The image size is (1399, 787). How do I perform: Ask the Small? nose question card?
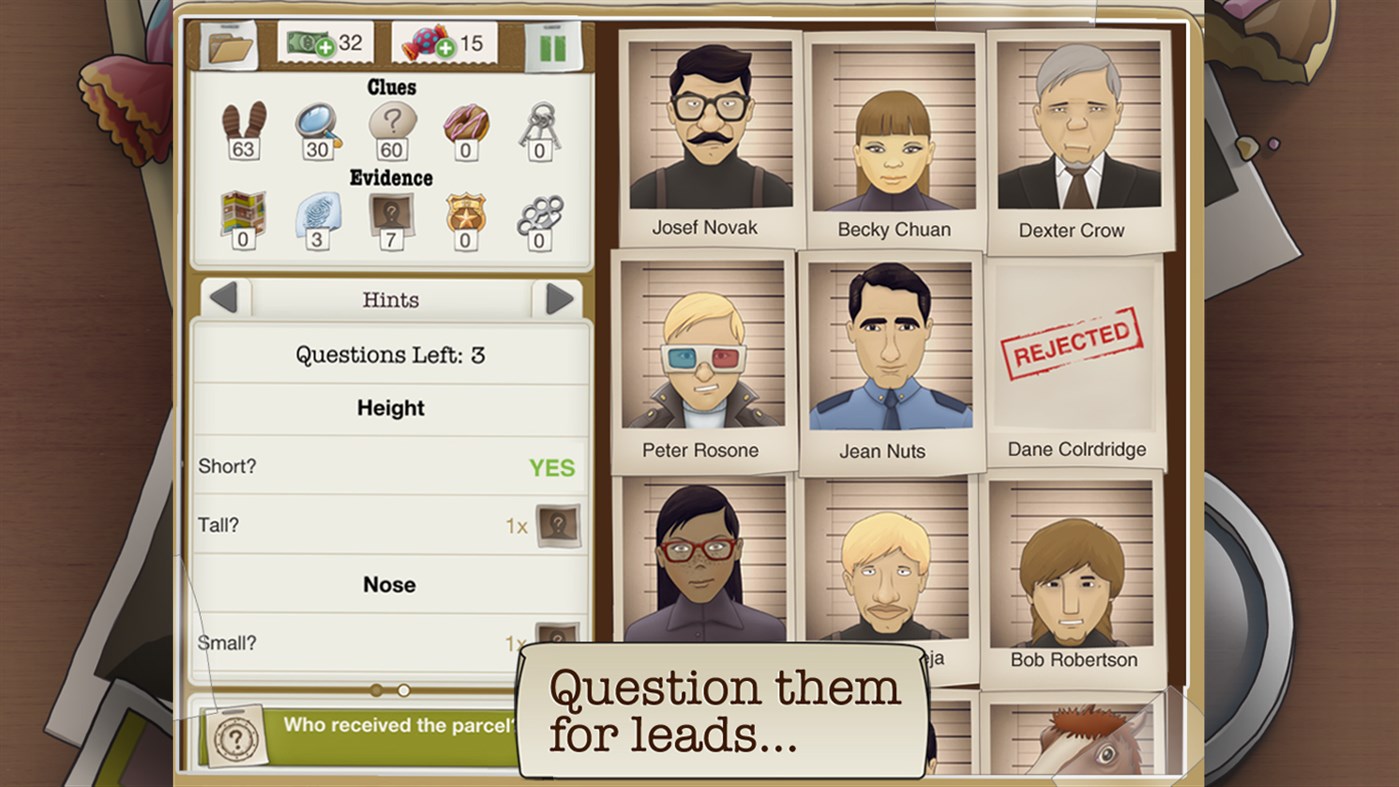(x=390, y=644)
